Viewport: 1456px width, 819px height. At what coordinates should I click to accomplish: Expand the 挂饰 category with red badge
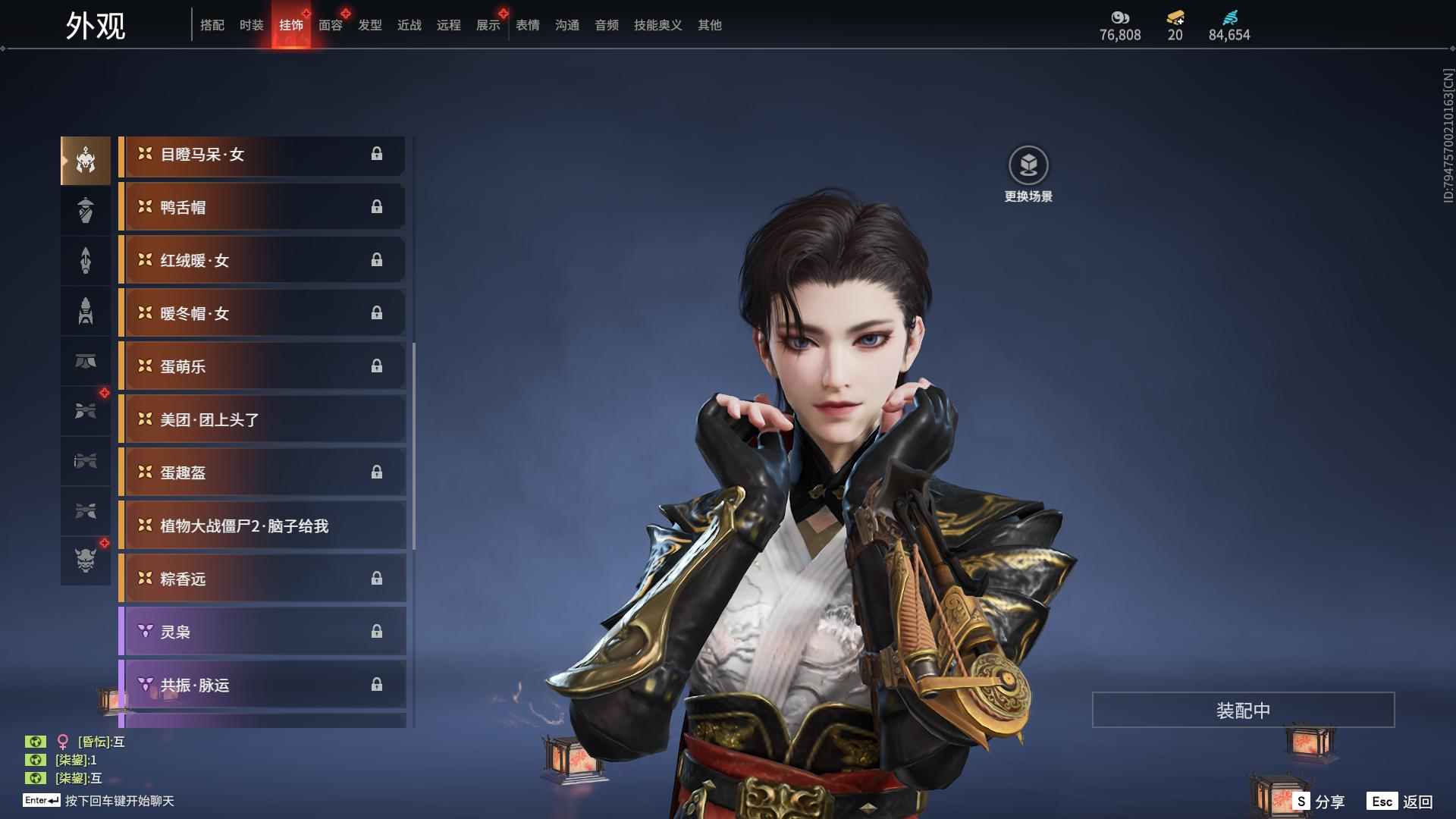pos(290,24)
